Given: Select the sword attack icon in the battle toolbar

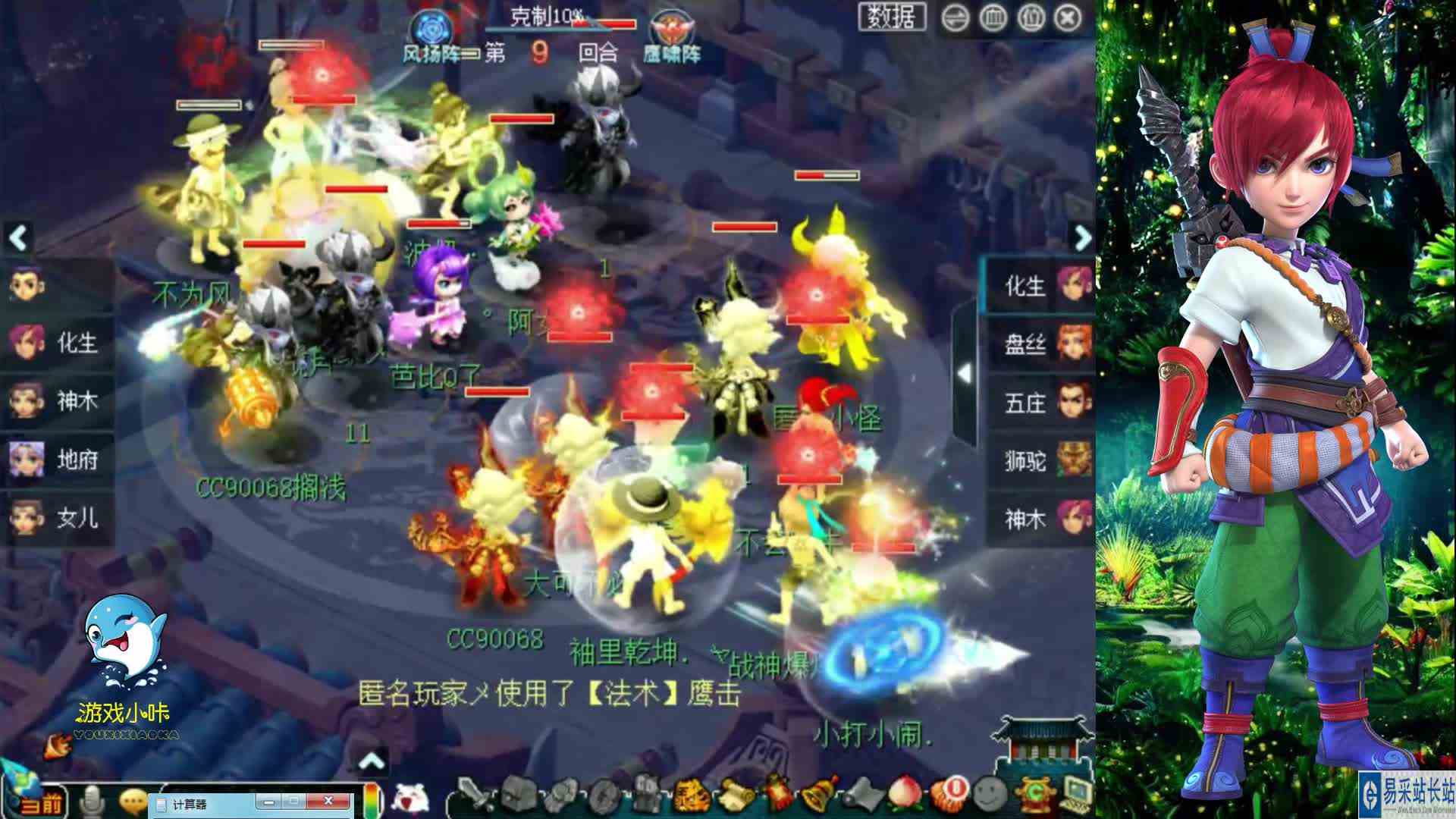Looking at the screenshot, I should [471, 796].
